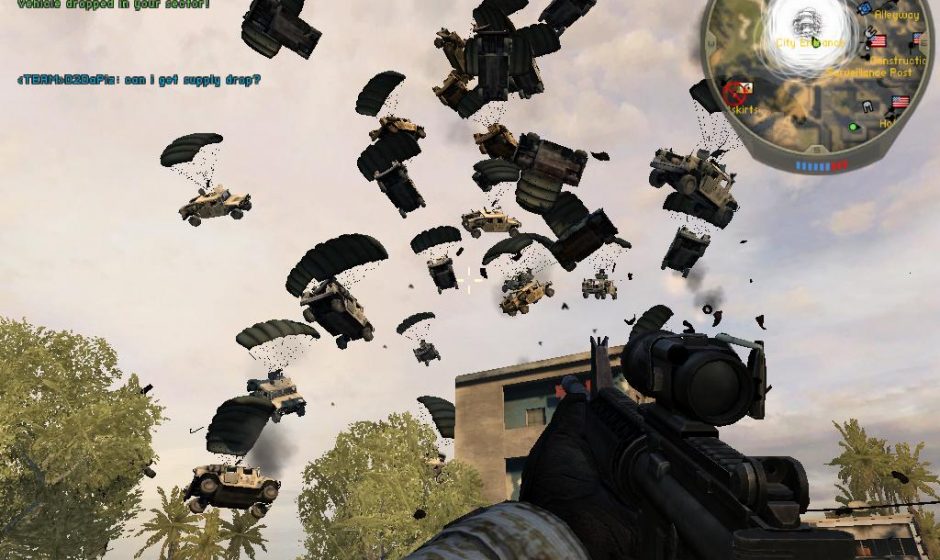Select the US flag near Hotel label

pyautogui.click(x=900, y=102)
